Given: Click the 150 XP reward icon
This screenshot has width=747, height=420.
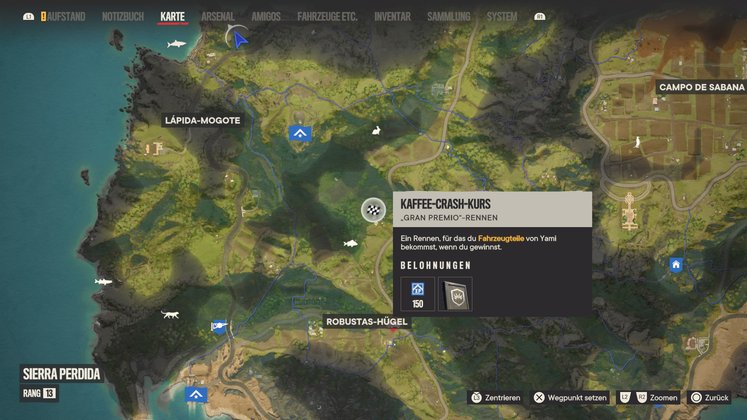Looking at the screenshot, I should [x=418, y=294].
